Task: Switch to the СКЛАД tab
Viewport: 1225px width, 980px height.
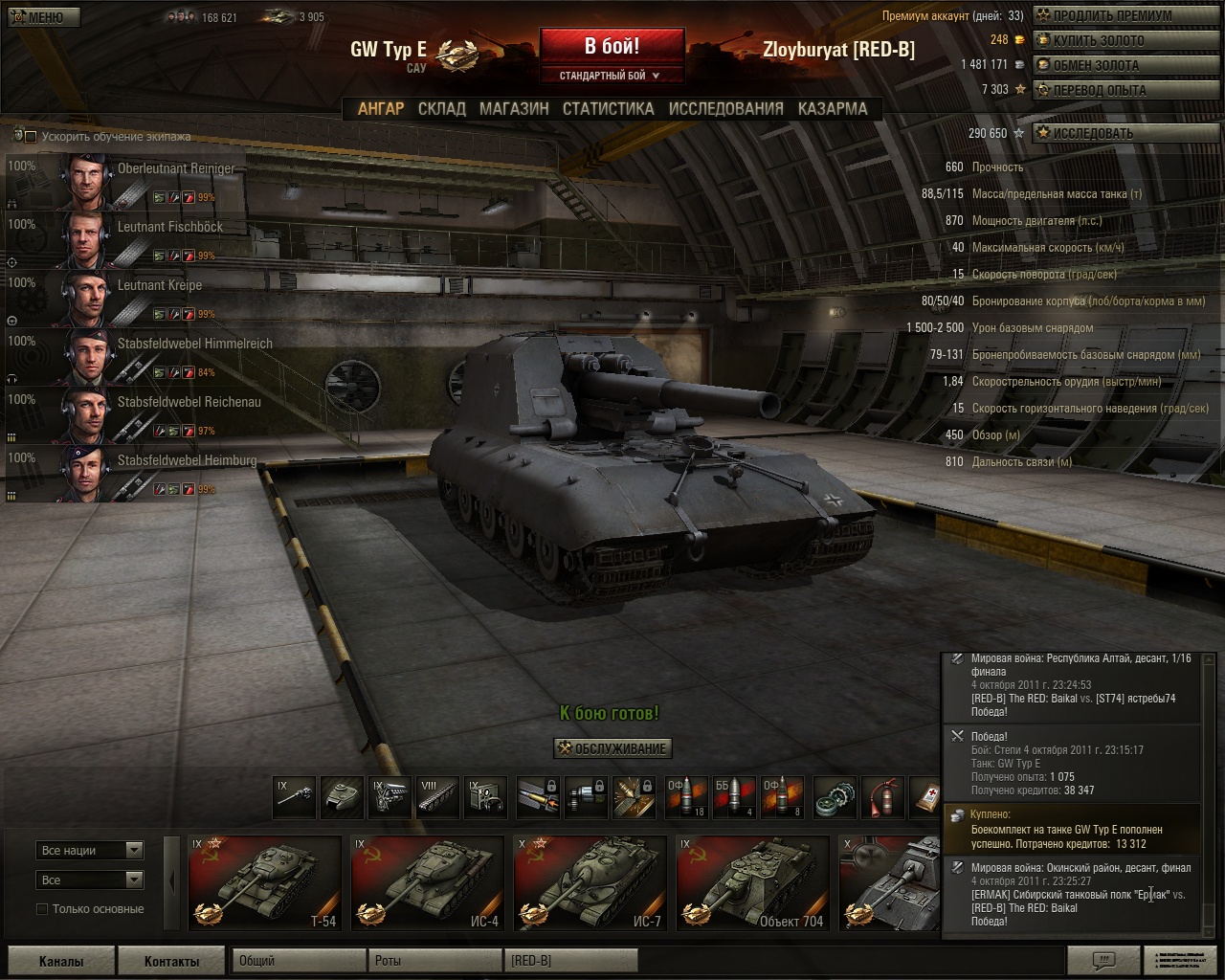Action: (x=441, y=109)
